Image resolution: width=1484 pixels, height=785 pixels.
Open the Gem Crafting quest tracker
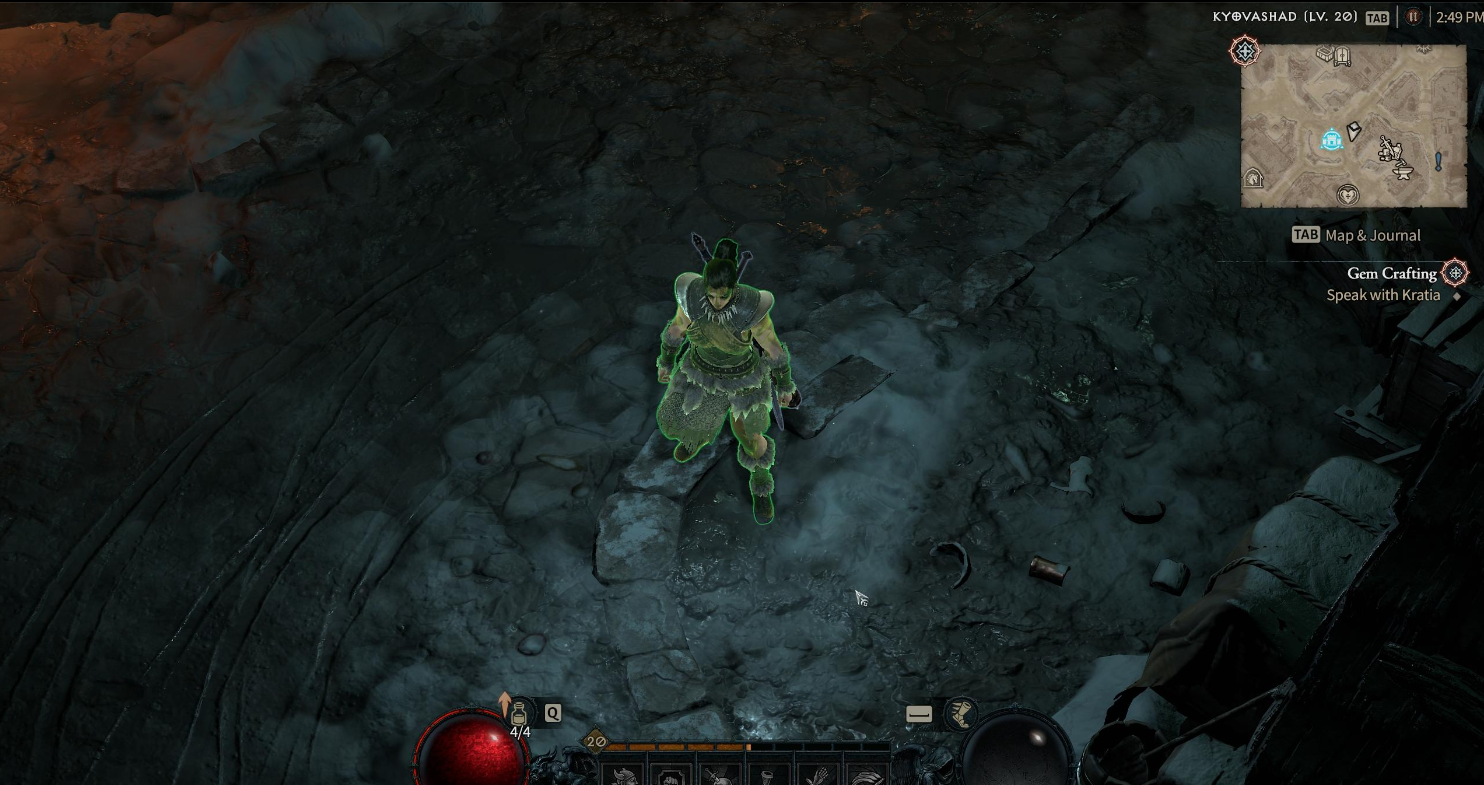point(1391,273)
